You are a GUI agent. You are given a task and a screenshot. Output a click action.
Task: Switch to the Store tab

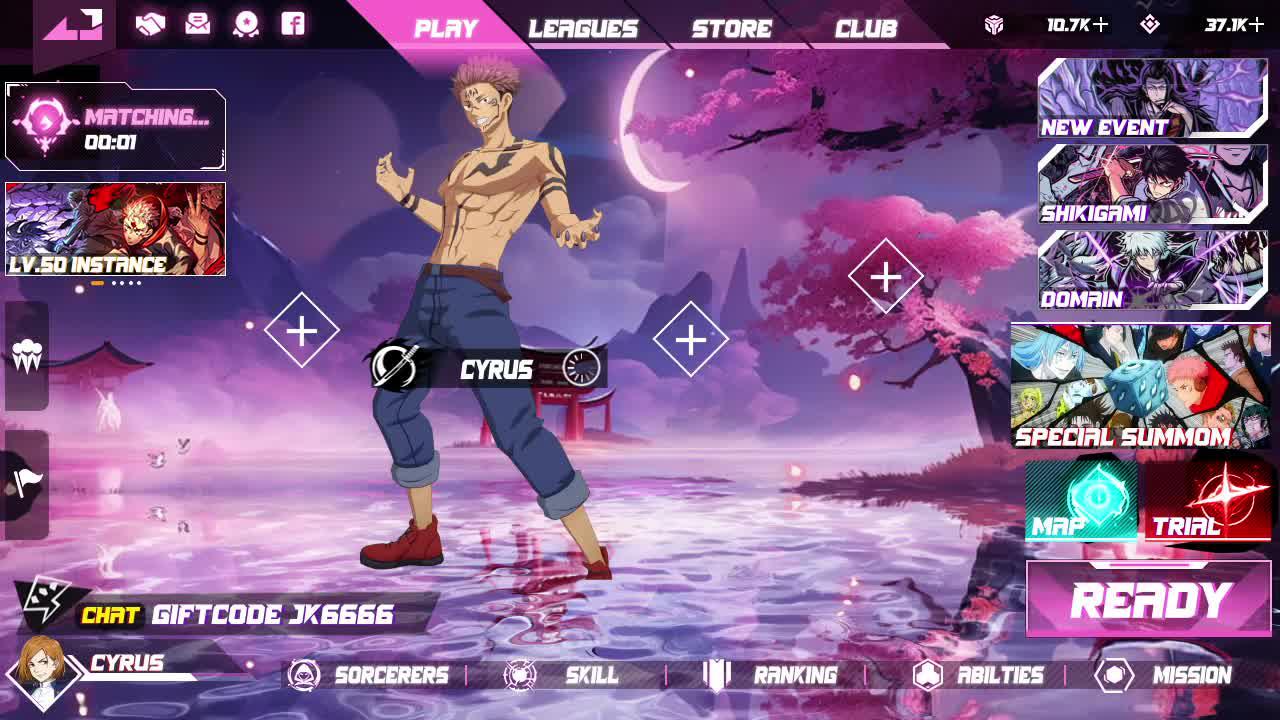tap(730, 27)
